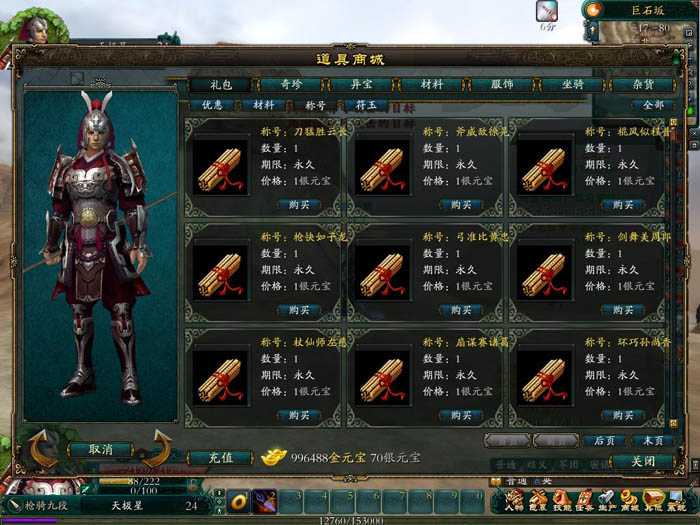Image resolution: width=700 pixels, height=525 pixels.
Task: Select the 优惠 sub-tab
Action: (x=212, y=104)
